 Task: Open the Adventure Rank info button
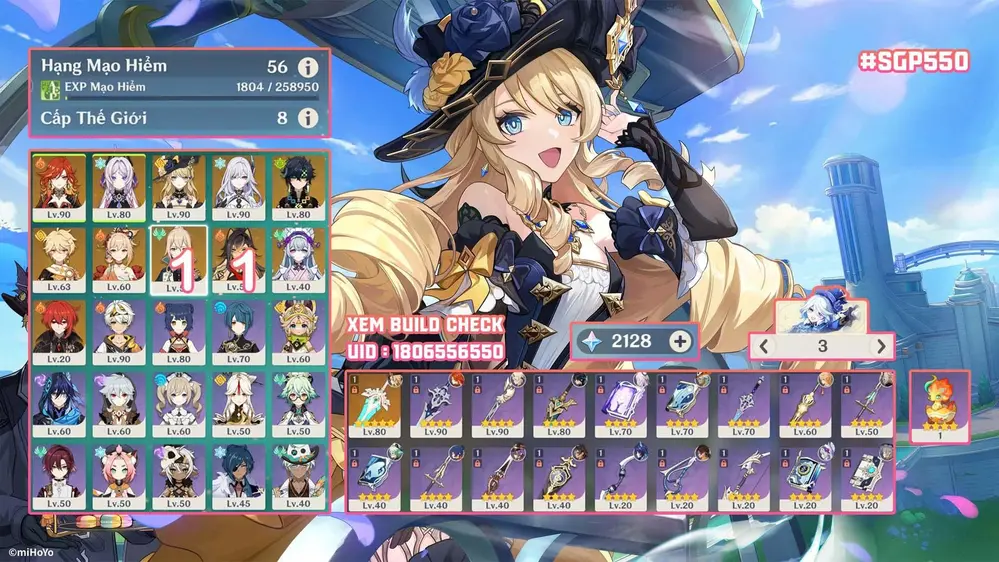tap(309, 68)
